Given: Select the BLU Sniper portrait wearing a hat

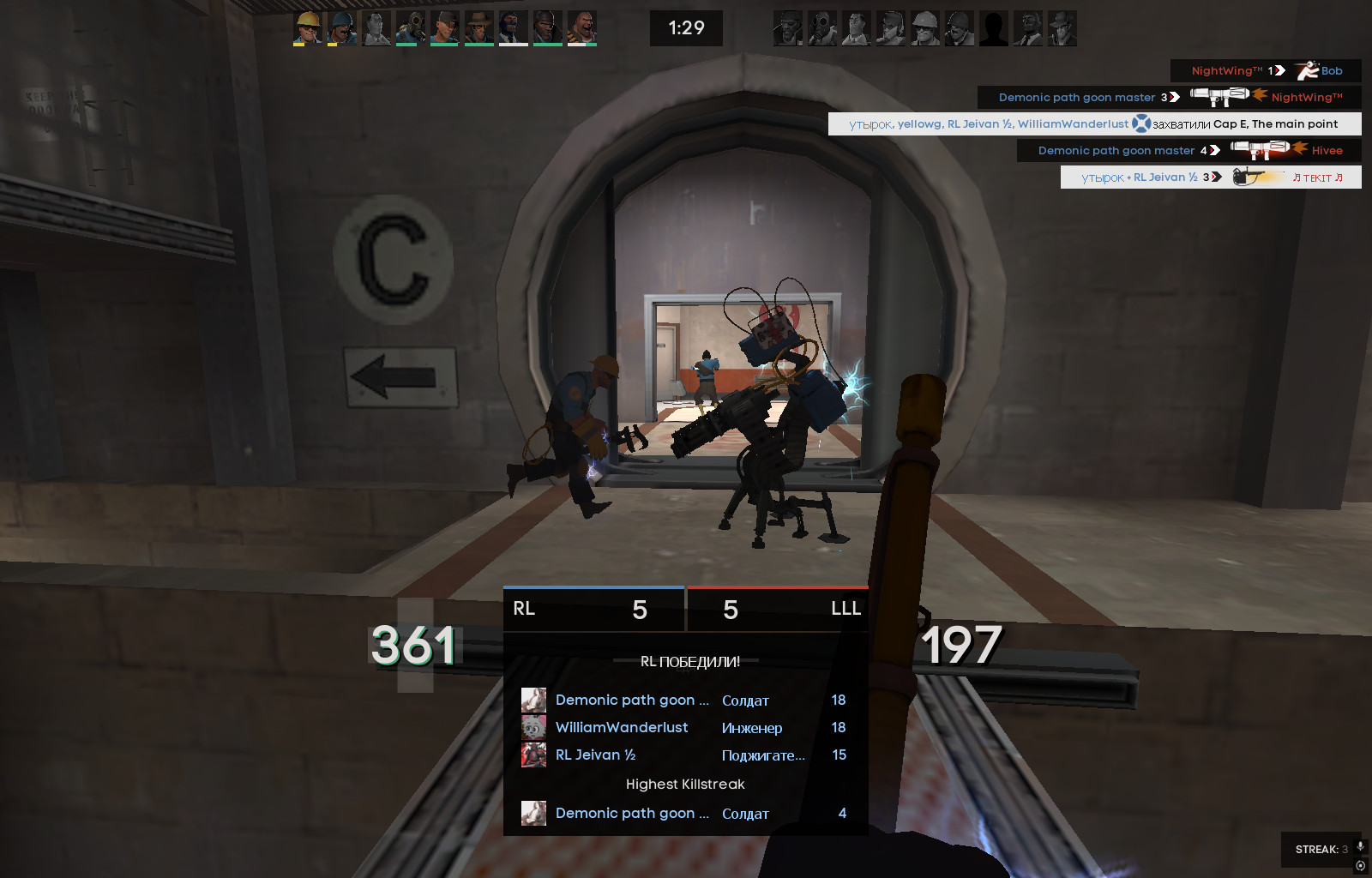Looking at the screenshot, I should [478, 27].
